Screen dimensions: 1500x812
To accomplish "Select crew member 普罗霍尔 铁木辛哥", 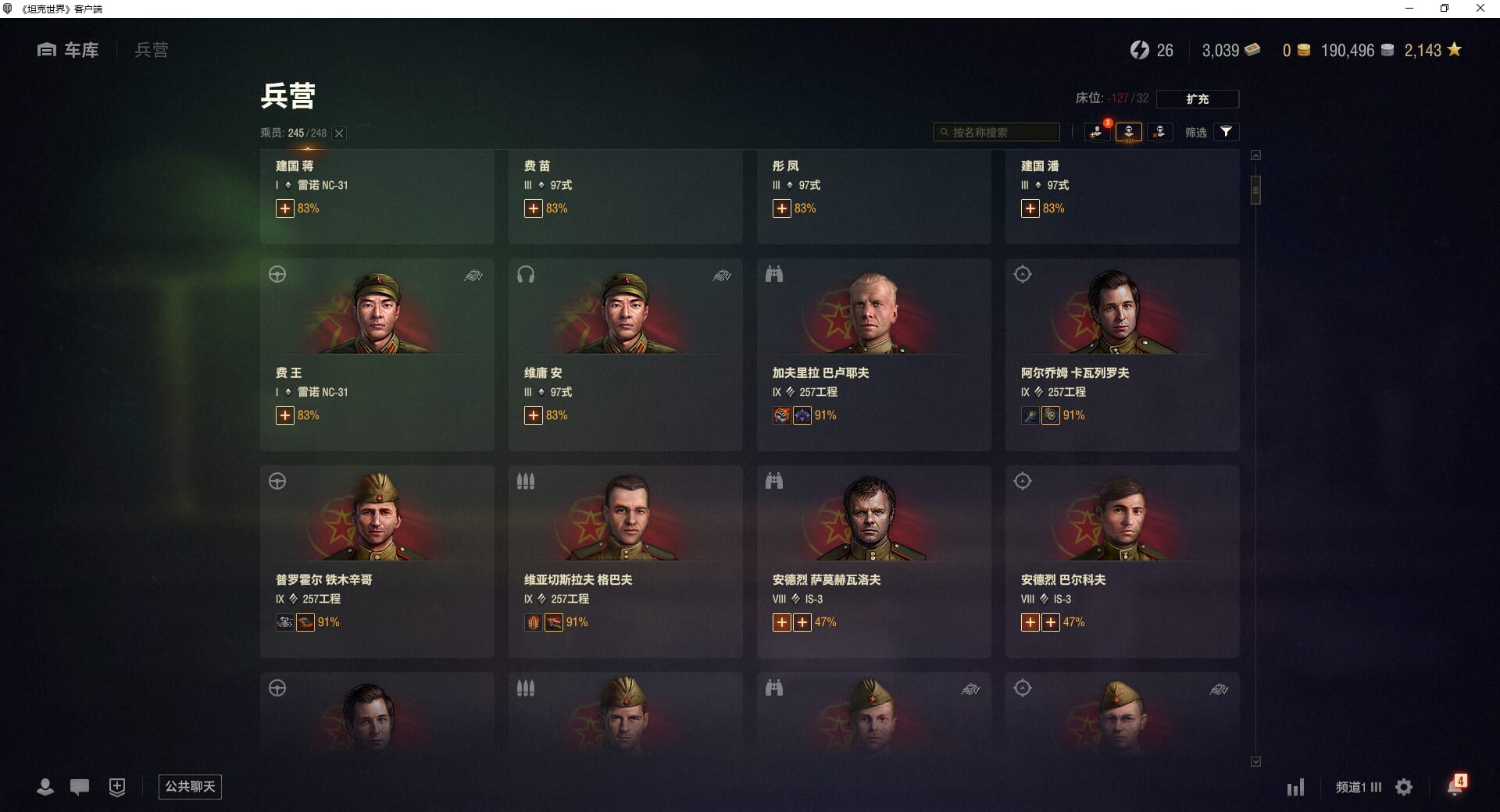I will pos(377,562).
